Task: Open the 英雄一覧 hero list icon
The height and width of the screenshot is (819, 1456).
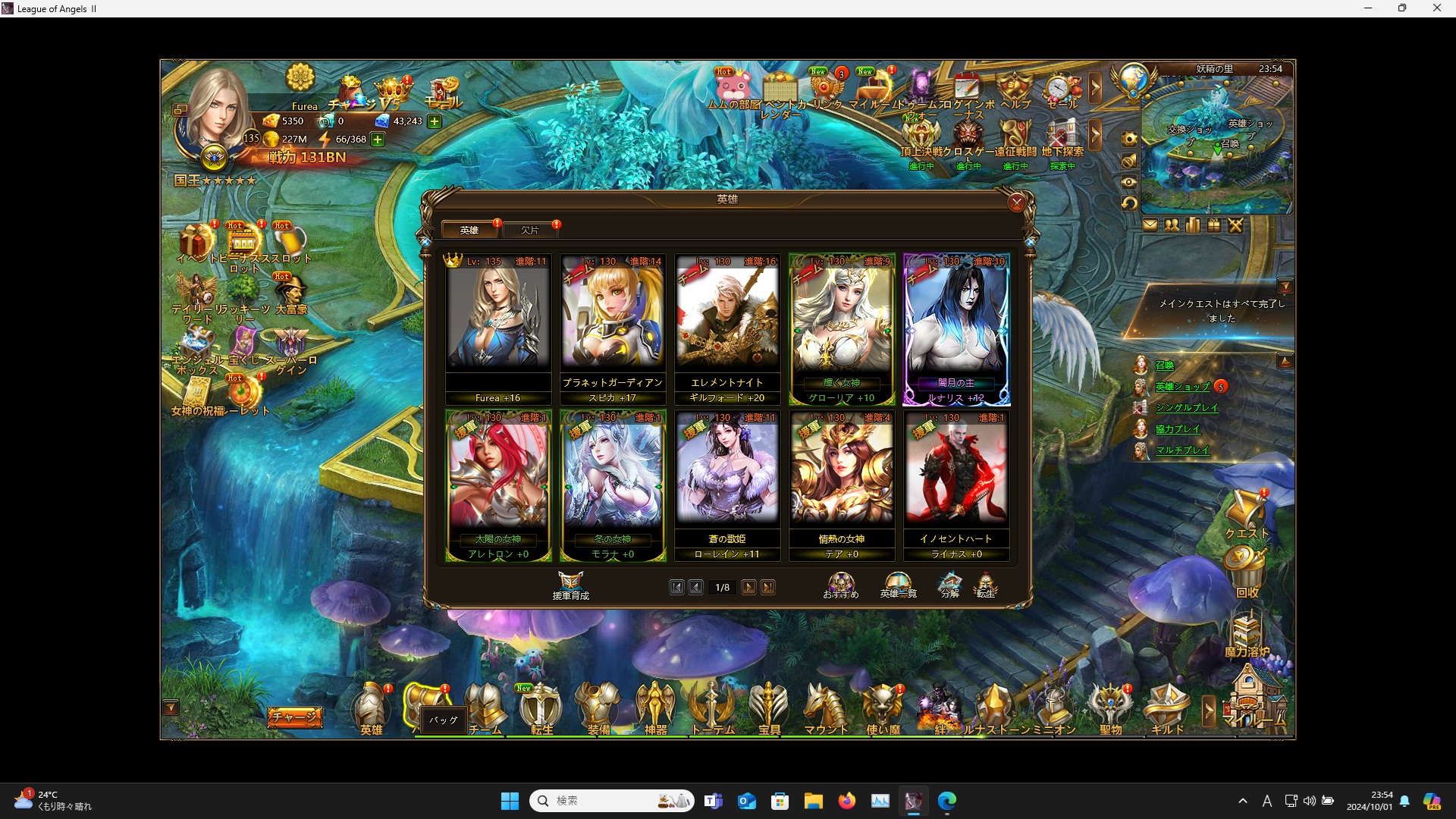Action: tap(896, 584)
